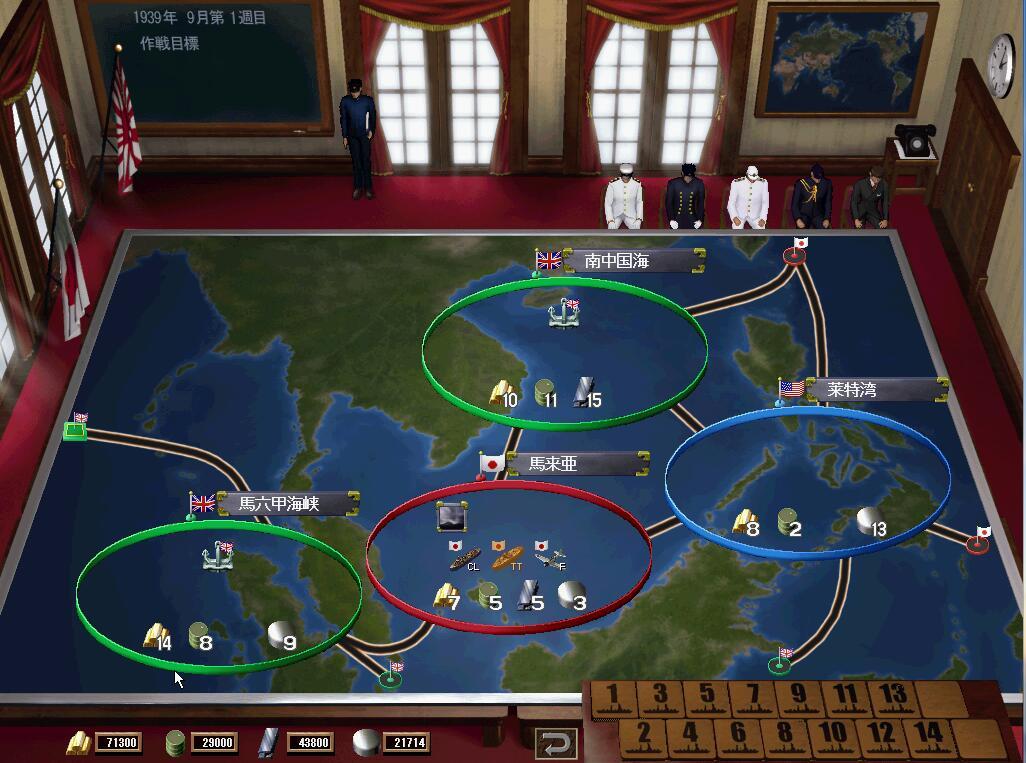Select fleet tile number 13

click(x=893, y=696)
